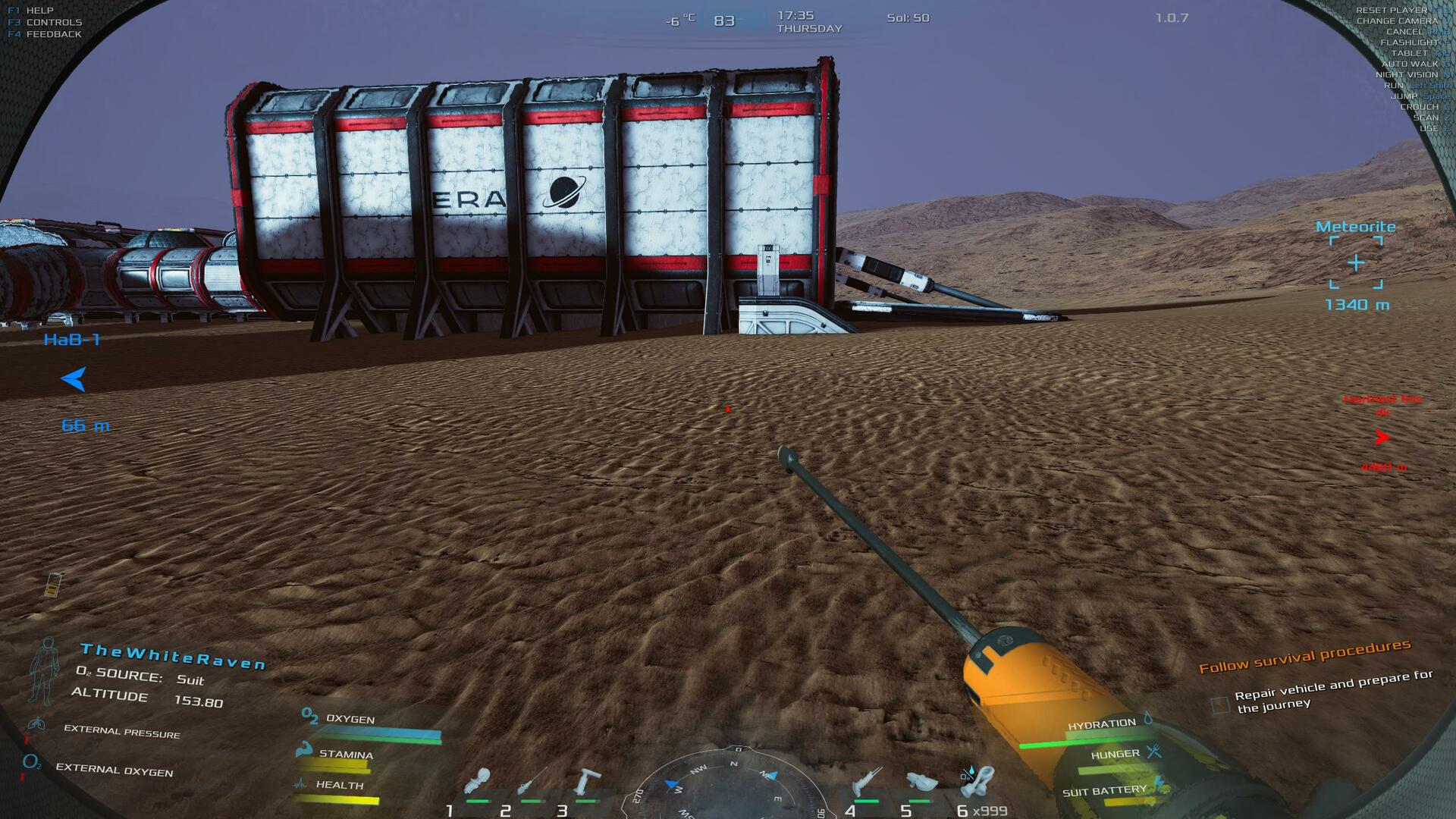Use the slot 6 item with x999 count
This screenshot has width=1456, height=819.
click(977, 781)
